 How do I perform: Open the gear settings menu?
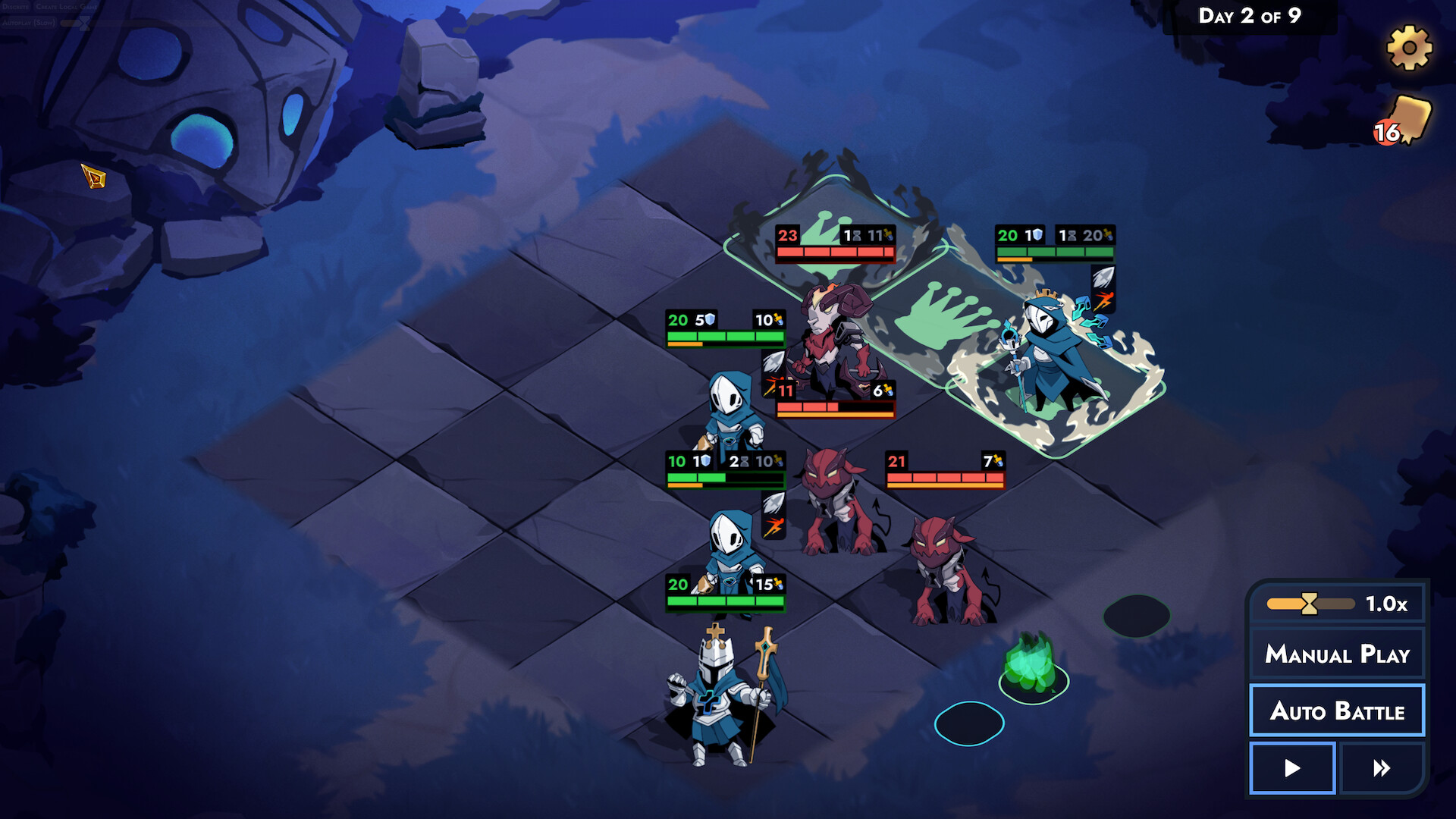pos(1409,48)
